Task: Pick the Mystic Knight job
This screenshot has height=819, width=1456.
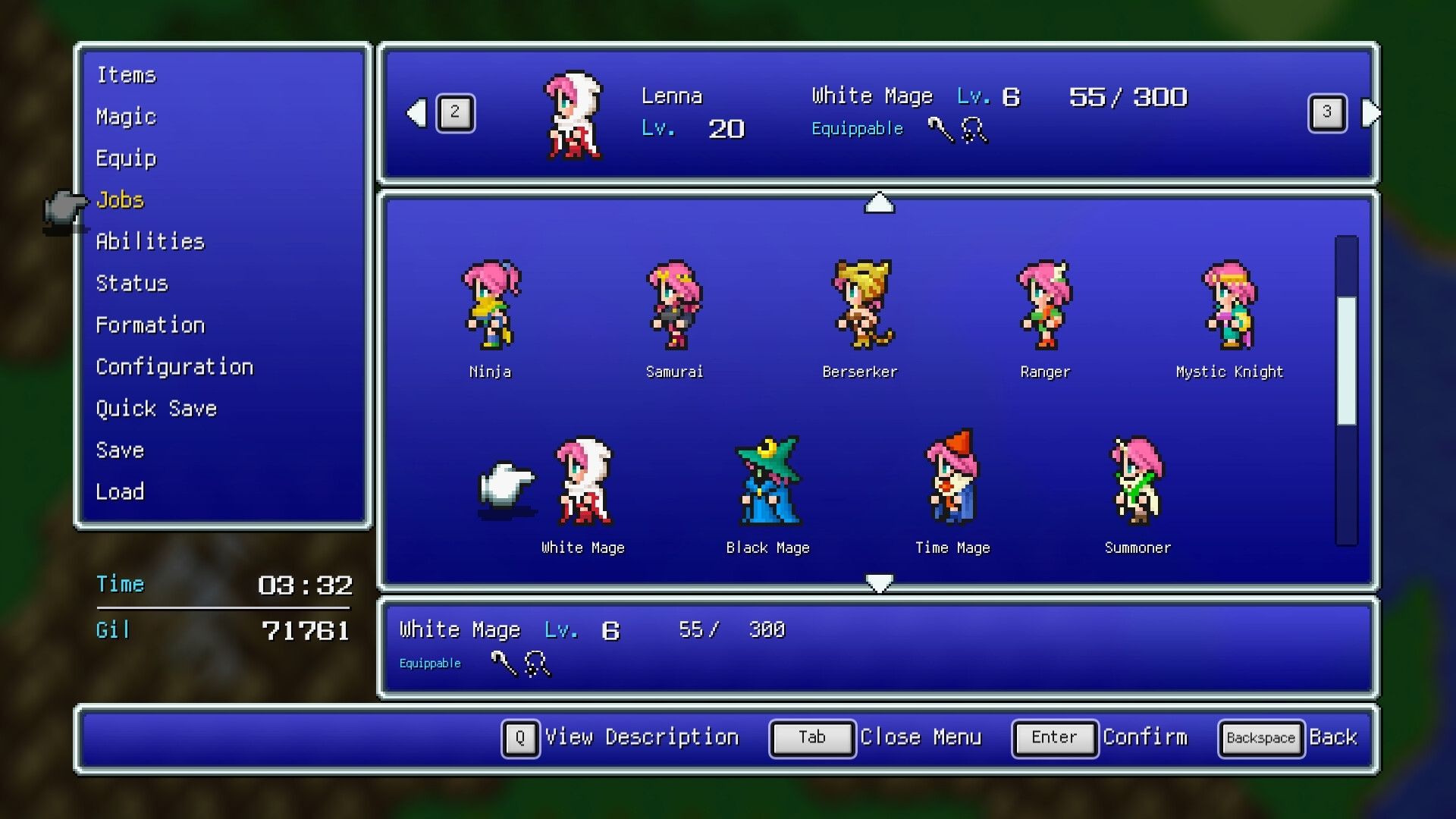Action: coord(1230,307)
